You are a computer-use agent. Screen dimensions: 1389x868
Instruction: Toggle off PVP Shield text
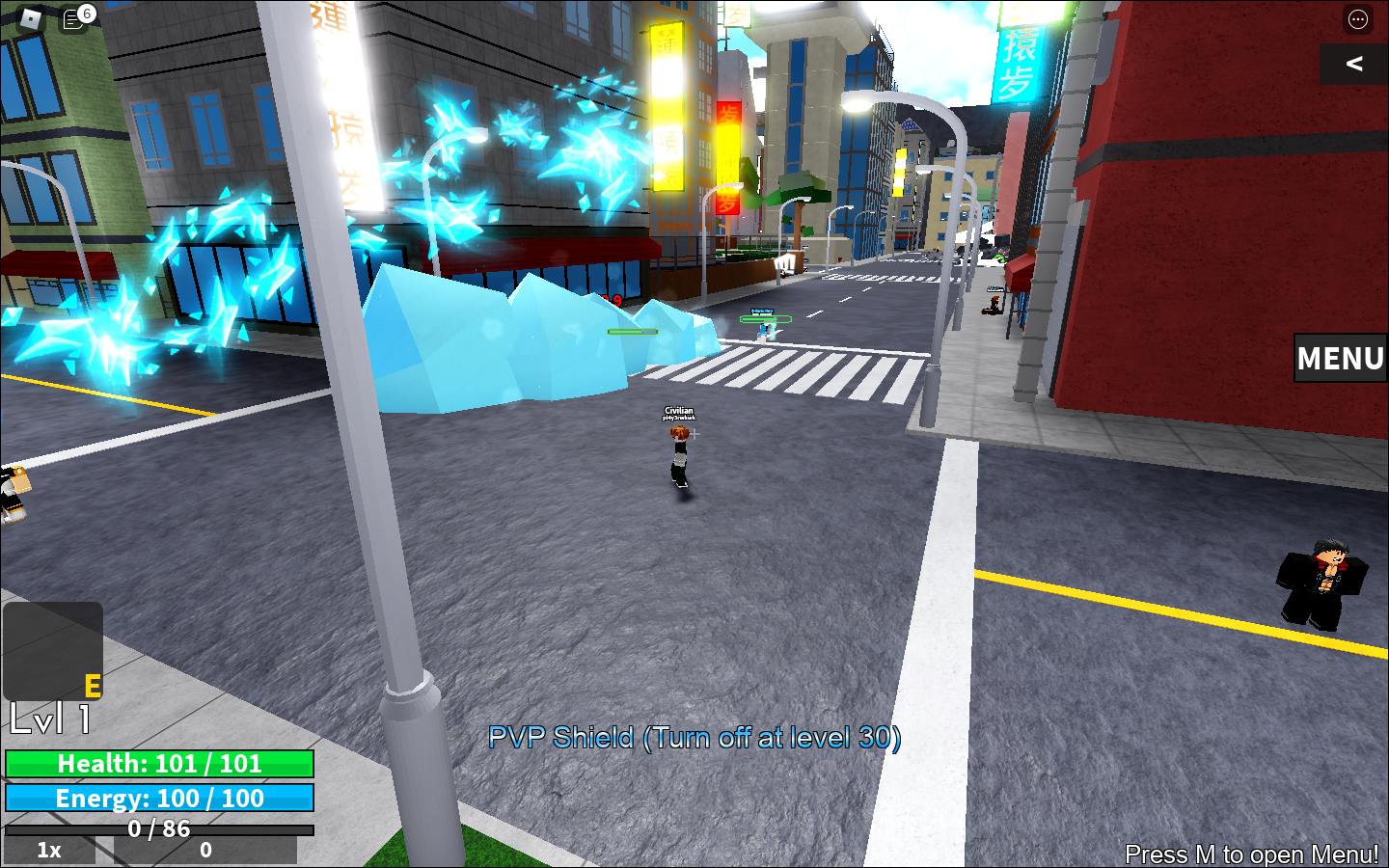pos(696,739)
